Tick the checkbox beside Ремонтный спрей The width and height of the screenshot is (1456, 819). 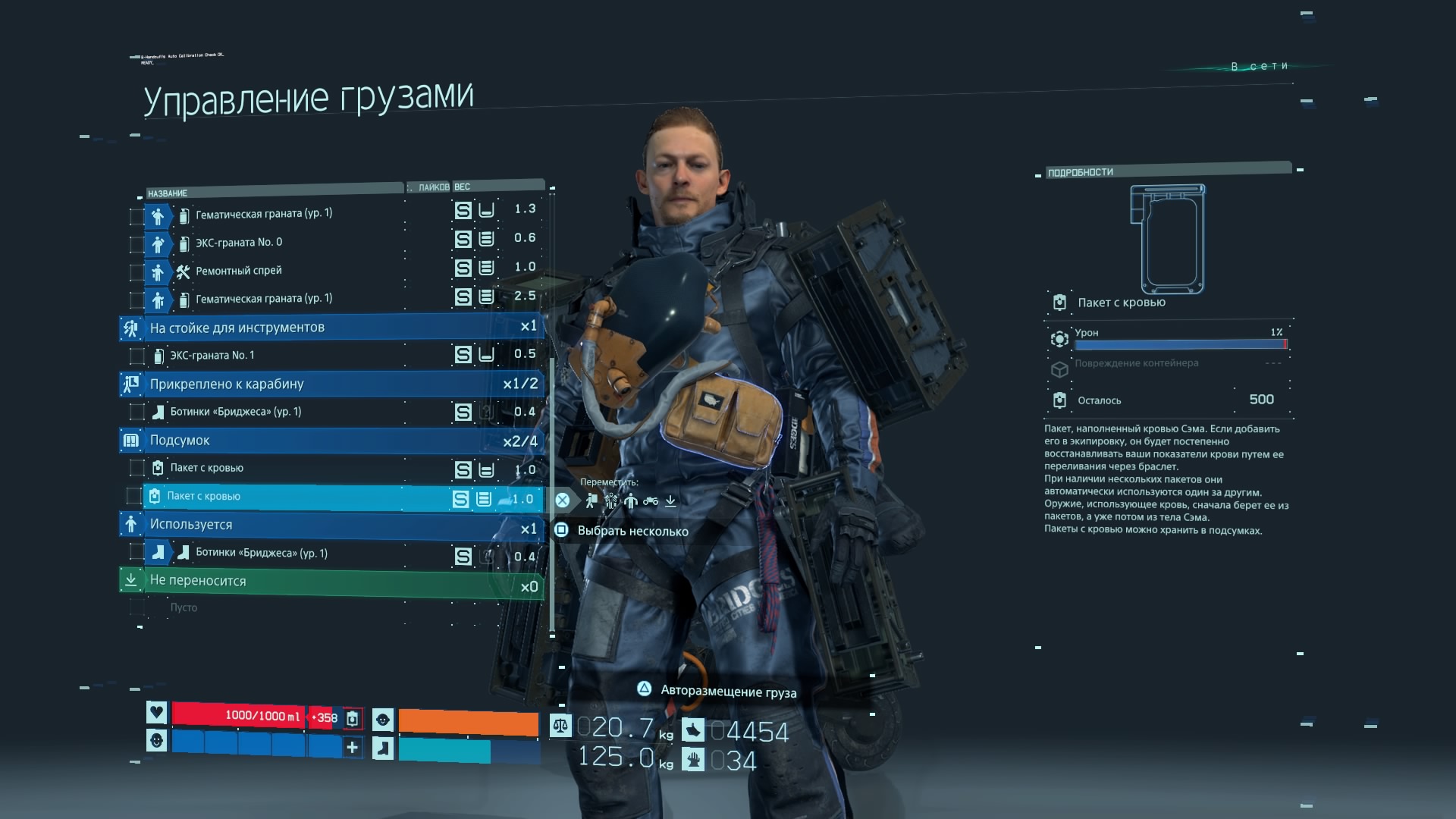tap(136, 272)
